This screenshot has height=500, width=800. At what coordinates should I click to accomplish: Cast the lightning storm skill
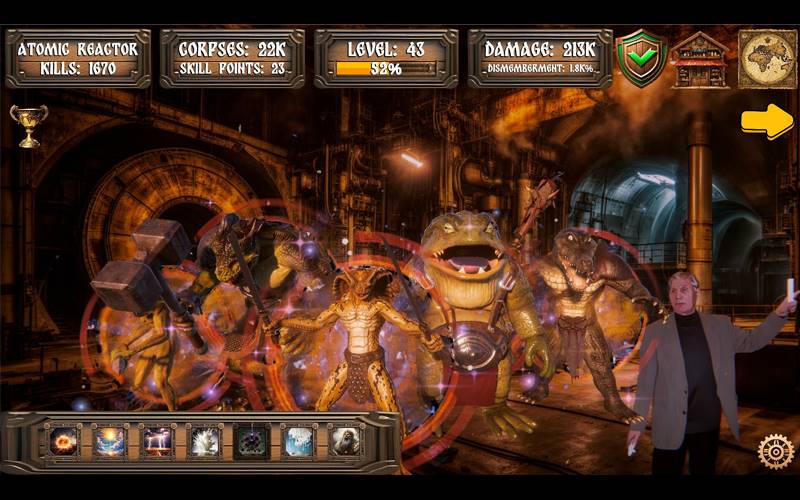[x=157, y=441]
